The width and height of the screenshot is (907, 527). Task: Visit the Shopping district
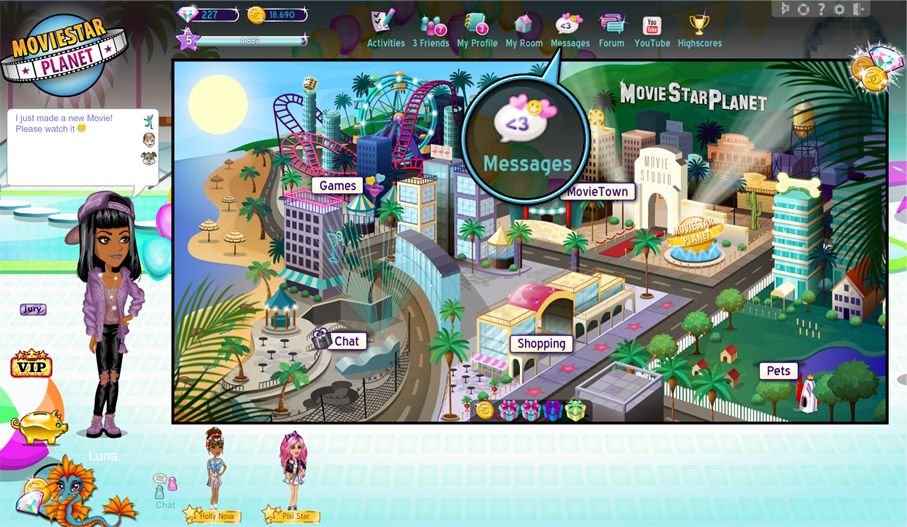pos(541,343)
